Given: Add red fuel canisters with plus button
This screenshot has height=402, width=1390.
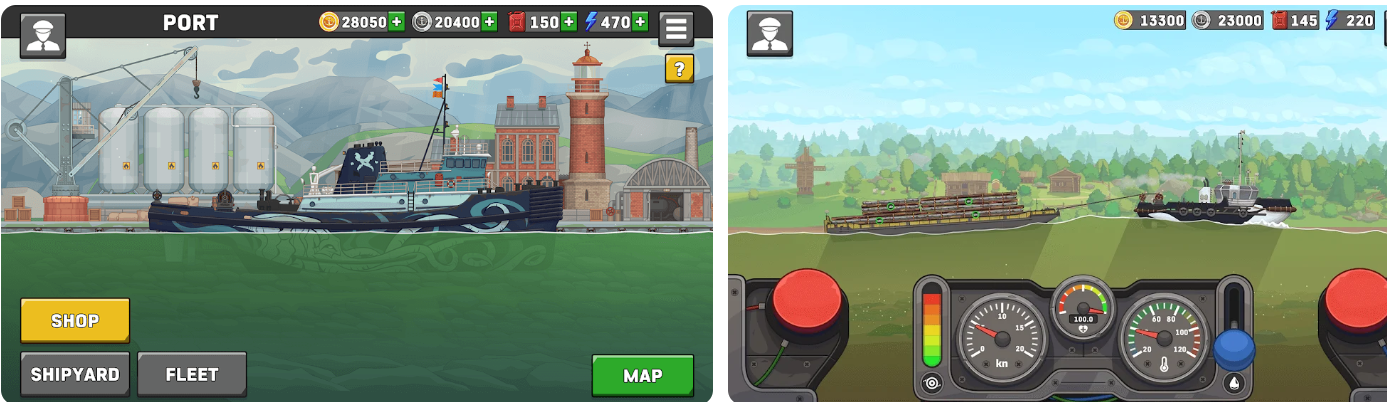Looking at the screenshot, I should (569, 22).
